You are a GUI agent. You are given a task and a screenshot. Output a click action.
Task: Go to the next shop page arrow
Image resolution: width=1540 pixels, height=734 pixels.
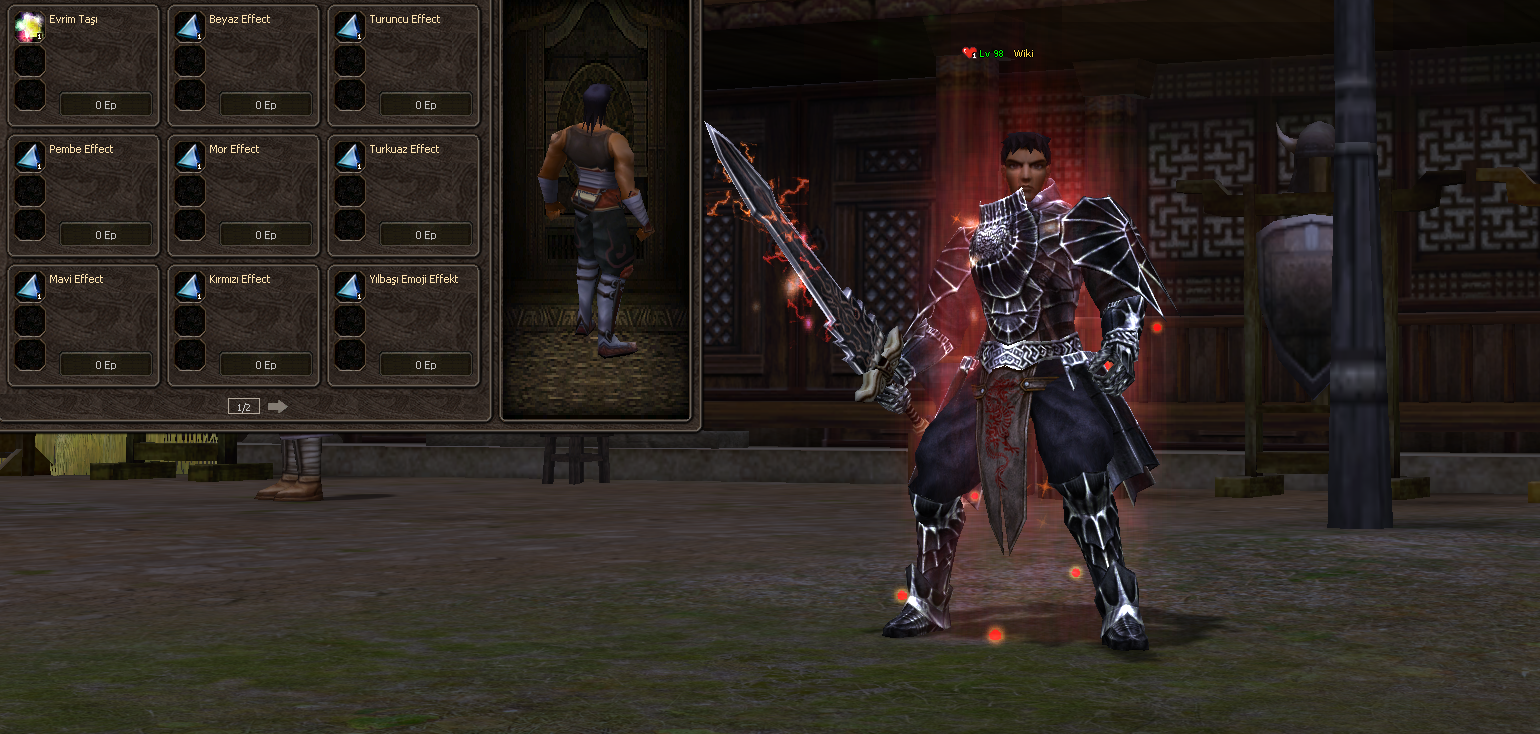coord(277,406)
